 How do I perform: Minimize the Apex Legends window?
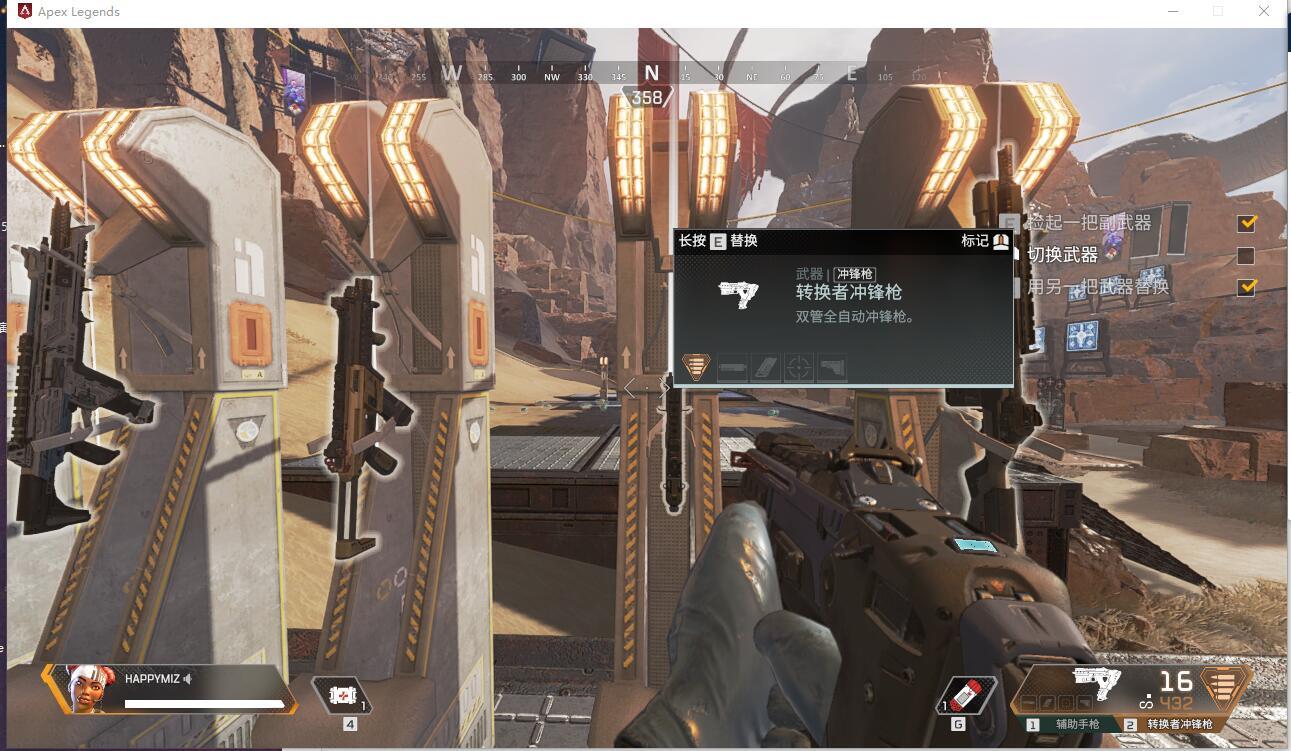(x=1171, y=12)
